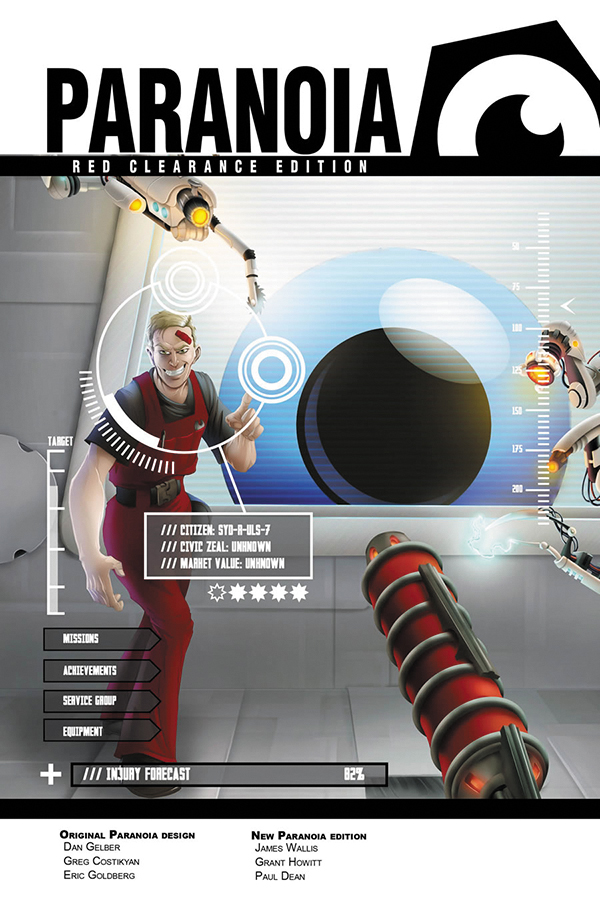Choose the Service Group entry
The height and width of the screenshot is (900, 600).
pos(98,701)
